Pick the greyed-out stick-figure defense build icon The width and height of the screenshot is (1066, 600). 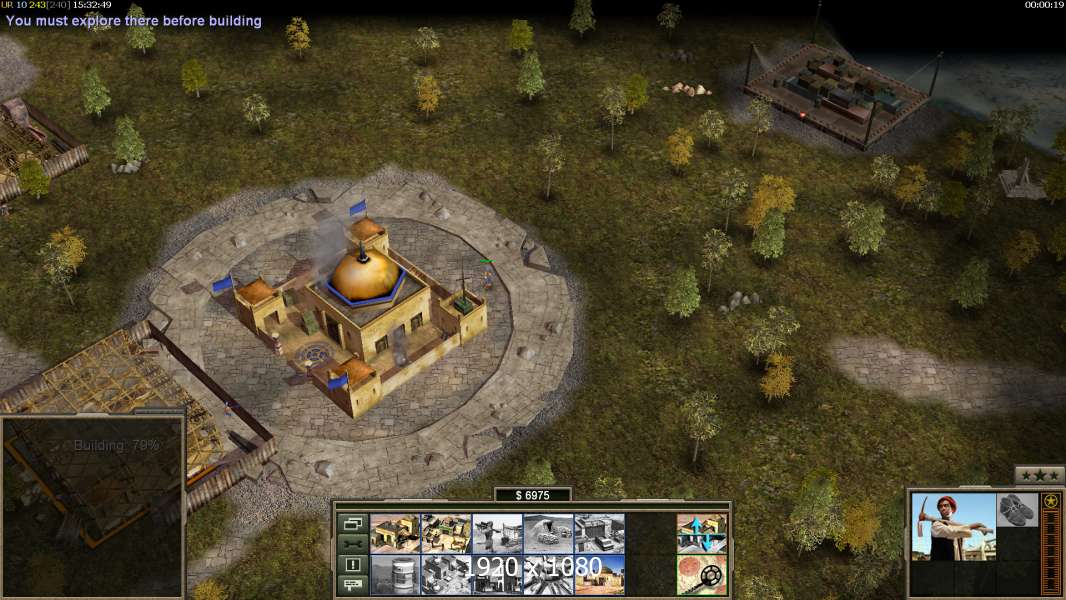click(x=497, y=534)
